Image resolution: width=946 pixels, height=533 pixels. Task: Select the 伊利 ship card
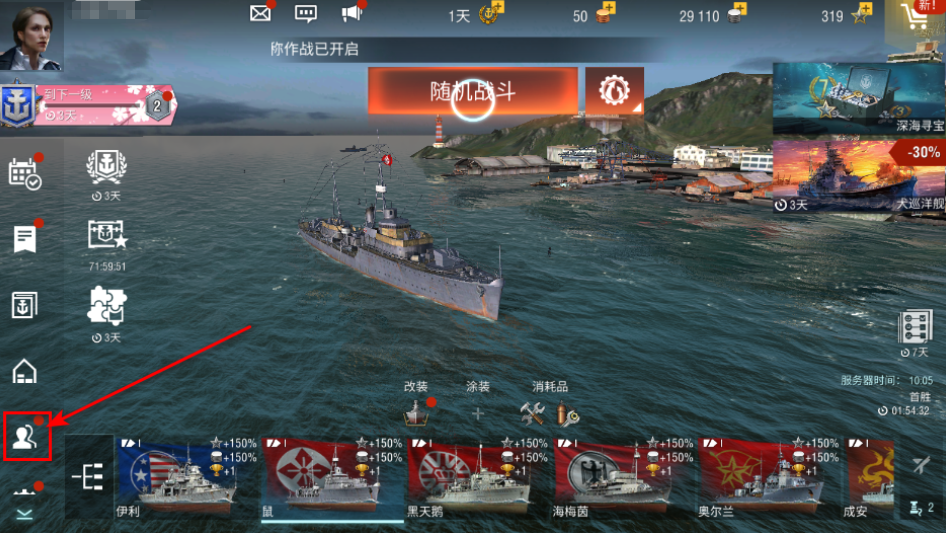pos(188,476)
